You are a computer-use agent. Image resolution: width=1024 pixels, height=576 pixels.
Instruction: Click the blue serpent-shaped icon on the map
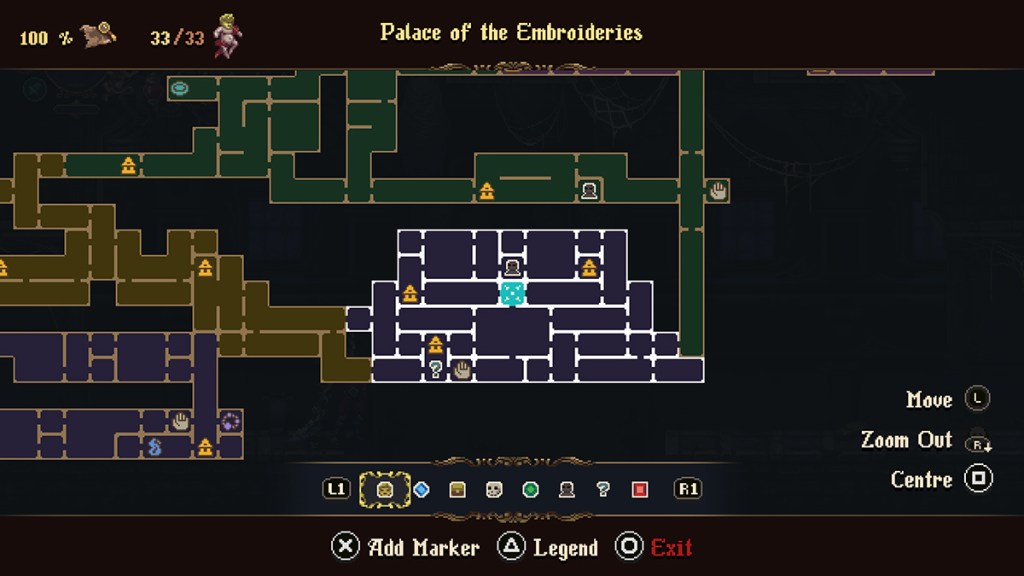155,447
